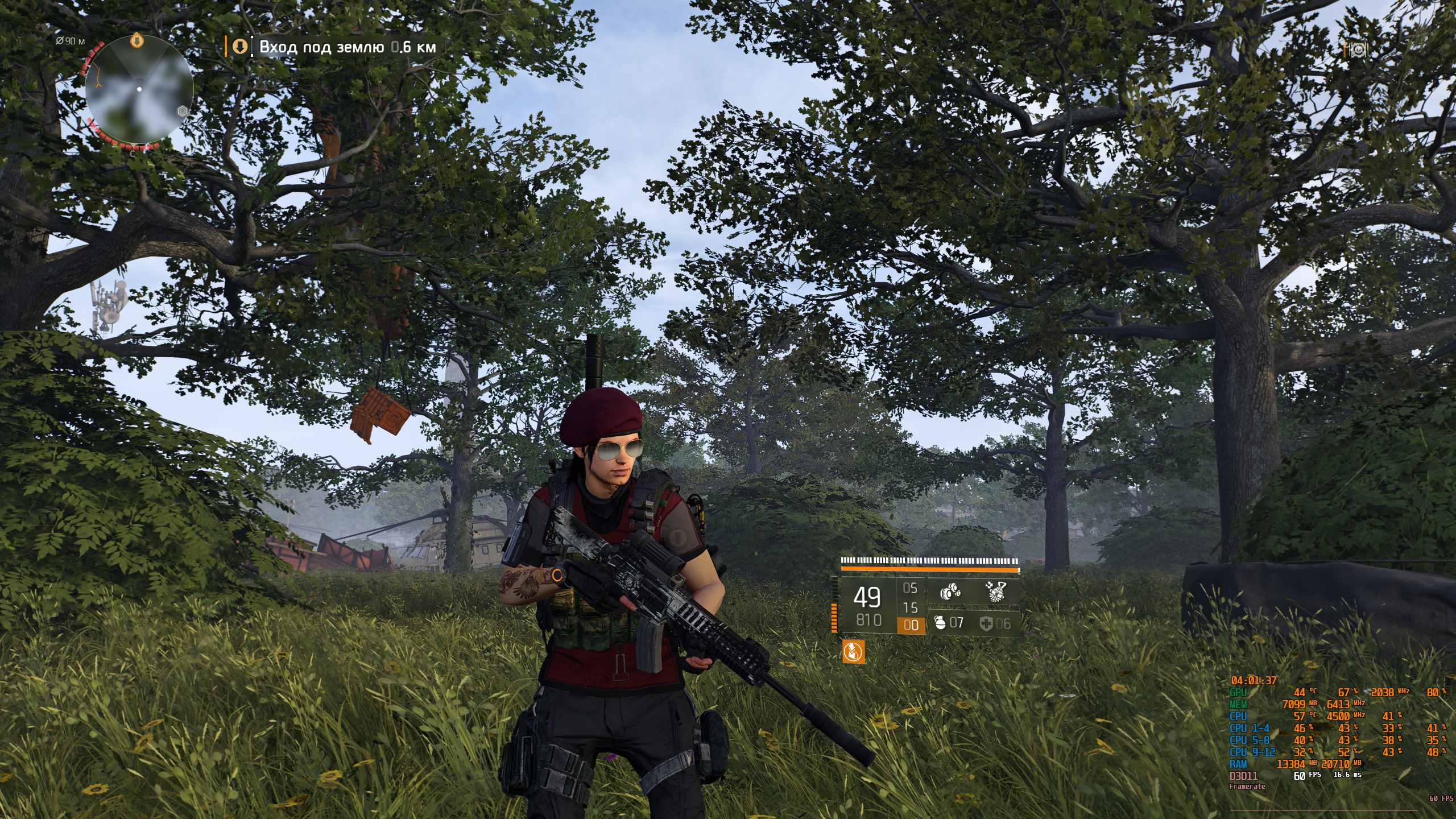Click the orange down-arrow marker on minimap
The width and height of the screenshot is (1456, 819).
(x=136, y=41)
